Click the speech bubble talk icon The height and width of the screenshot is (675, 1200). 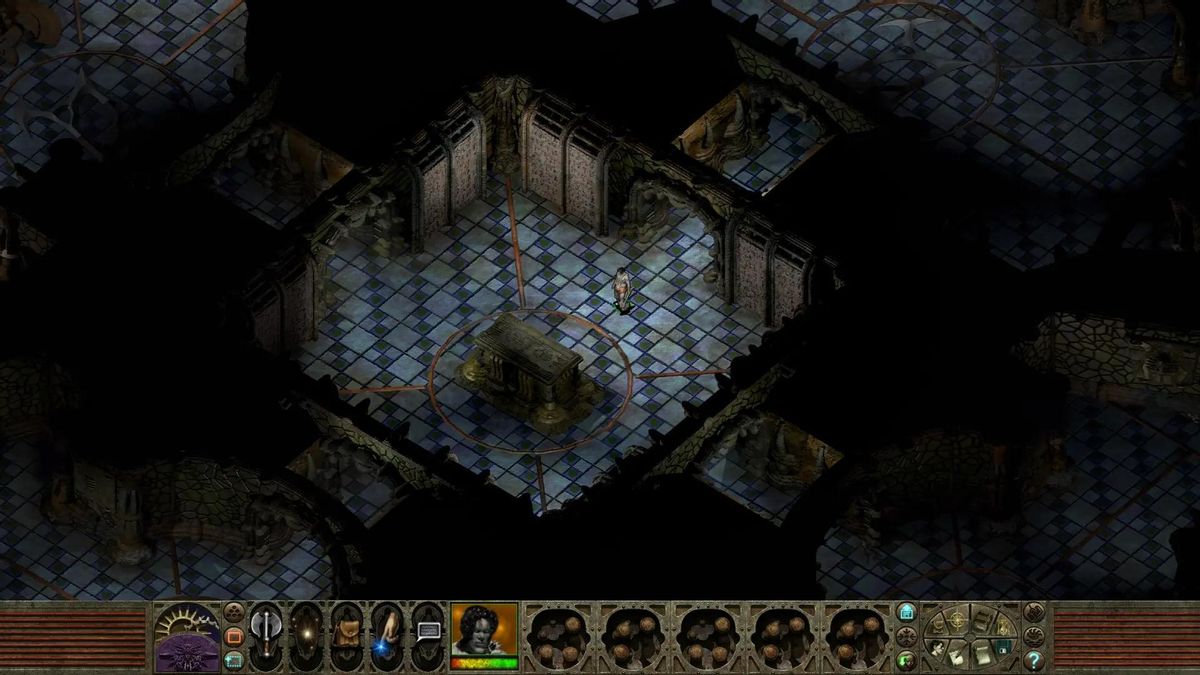[428, 632]
